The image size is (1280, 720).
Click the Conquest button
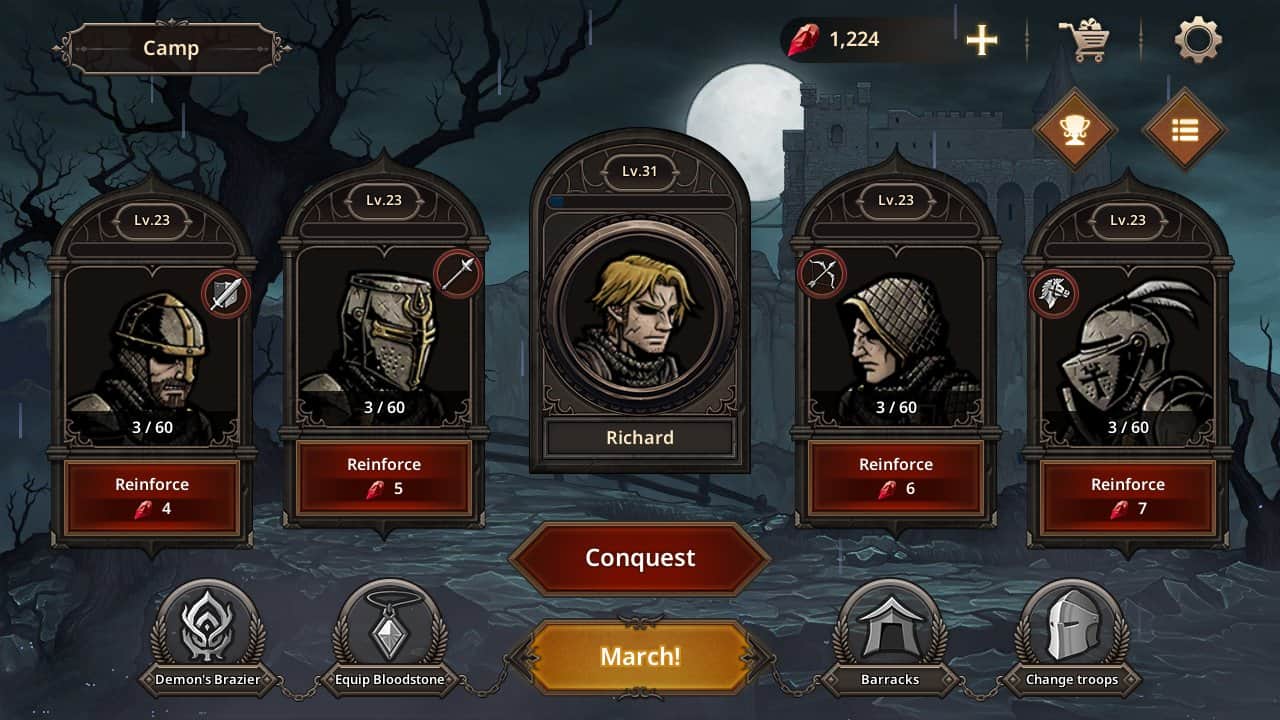point(639,559)
